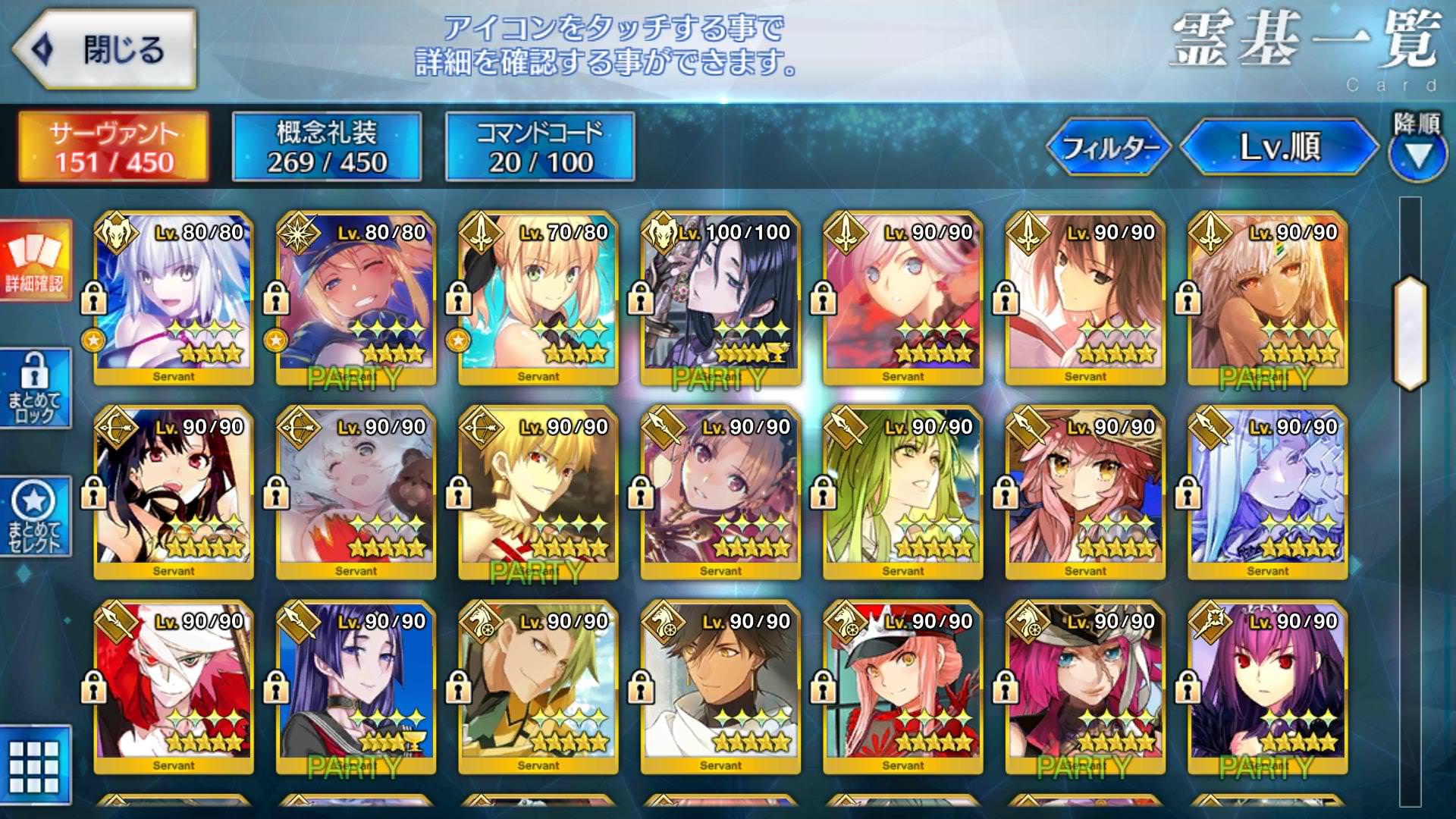Screen dimensions: 1456x819
Task: Select the Lv. 100/100 dark-haired servant card
Action: (x=720, y=298)
